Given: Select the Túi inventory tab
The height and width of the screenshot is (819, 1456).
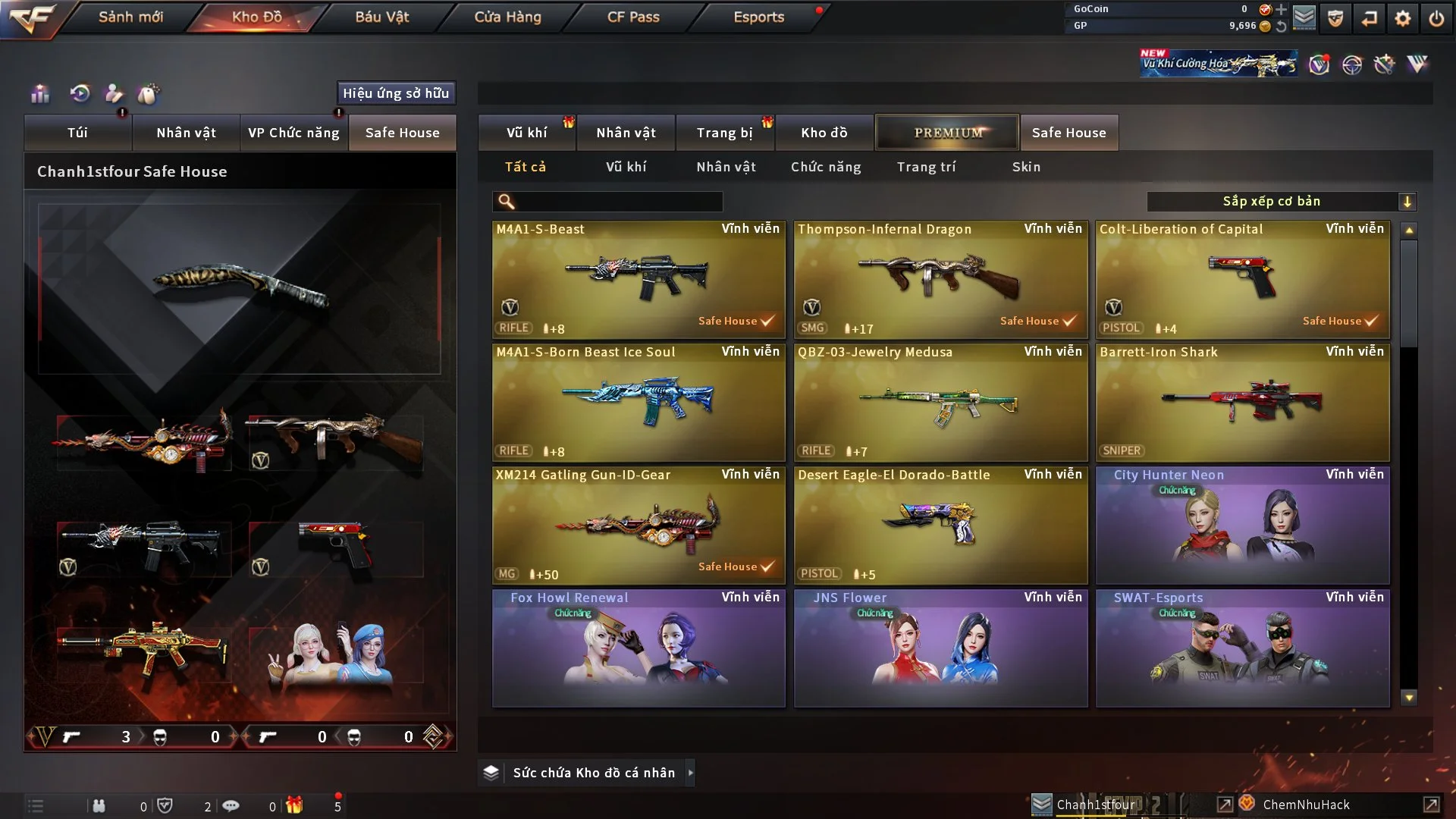Looking at the screenshot, I should click(77, 133).
